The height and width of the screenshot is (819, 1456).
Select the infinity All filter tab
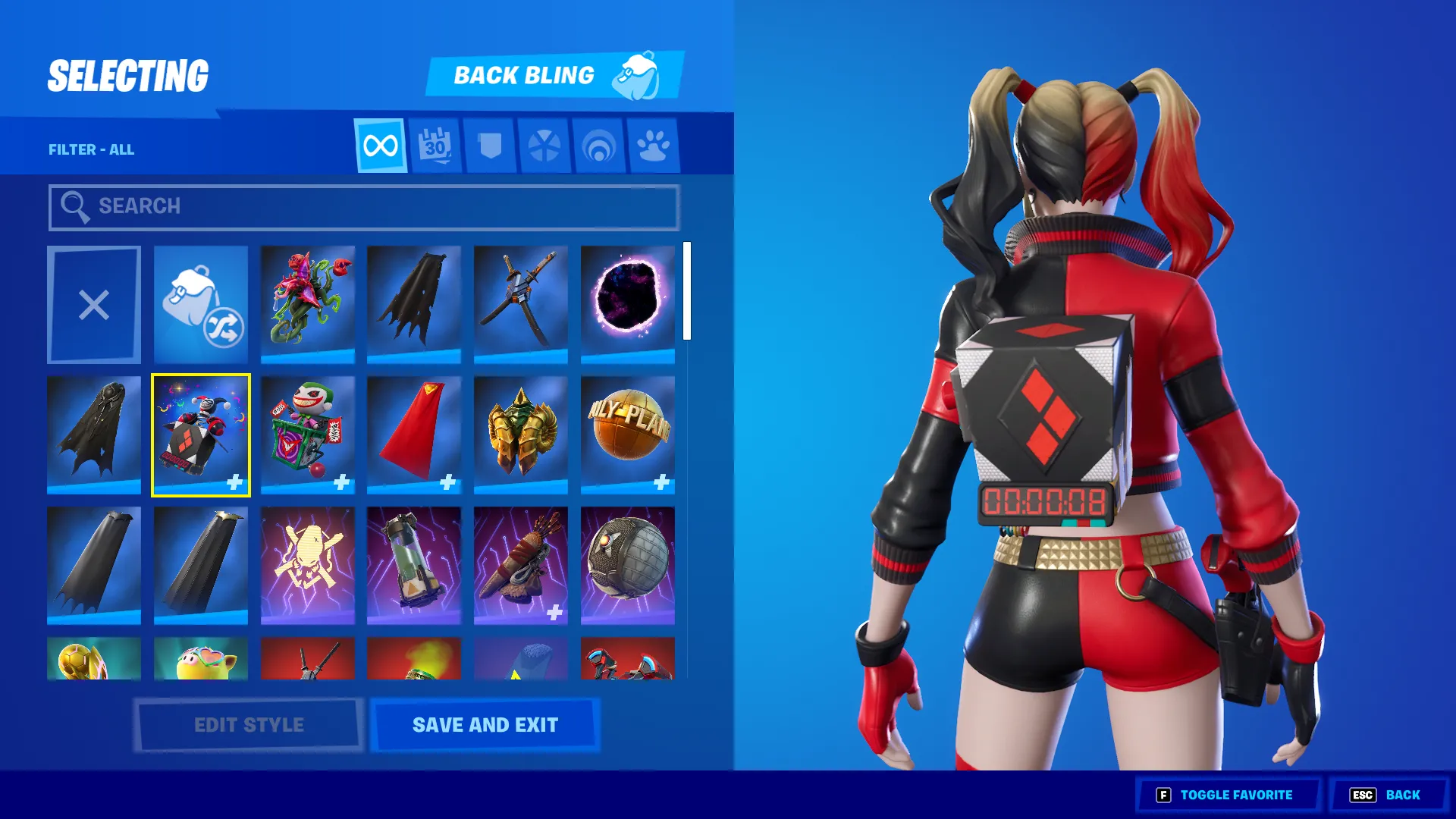click(380, 146)
